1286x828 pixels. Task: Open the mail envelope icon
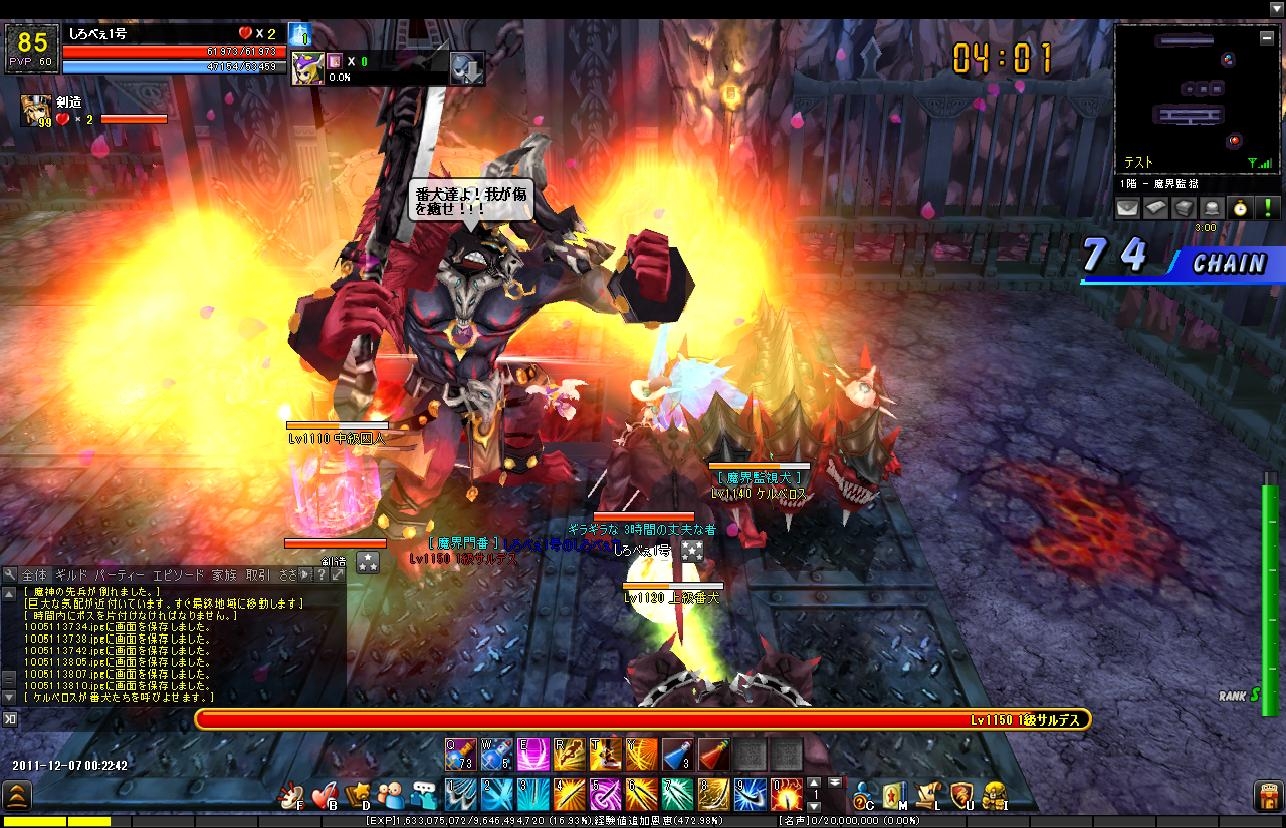click(1127, 208)
